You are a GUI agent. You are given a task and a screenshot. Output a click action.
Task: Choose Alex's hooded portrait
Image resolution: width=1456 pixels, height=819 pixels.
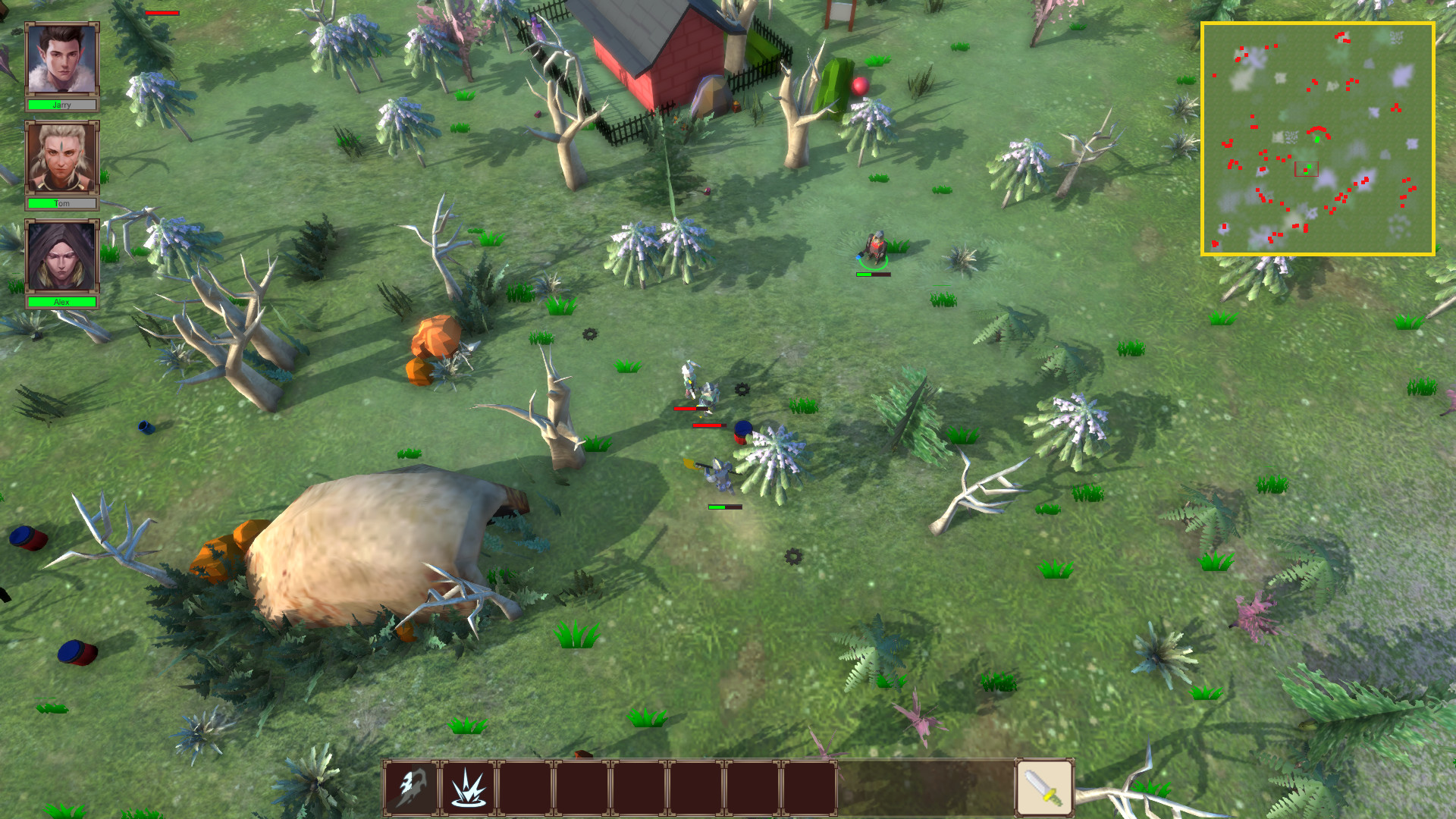(61, 256)
